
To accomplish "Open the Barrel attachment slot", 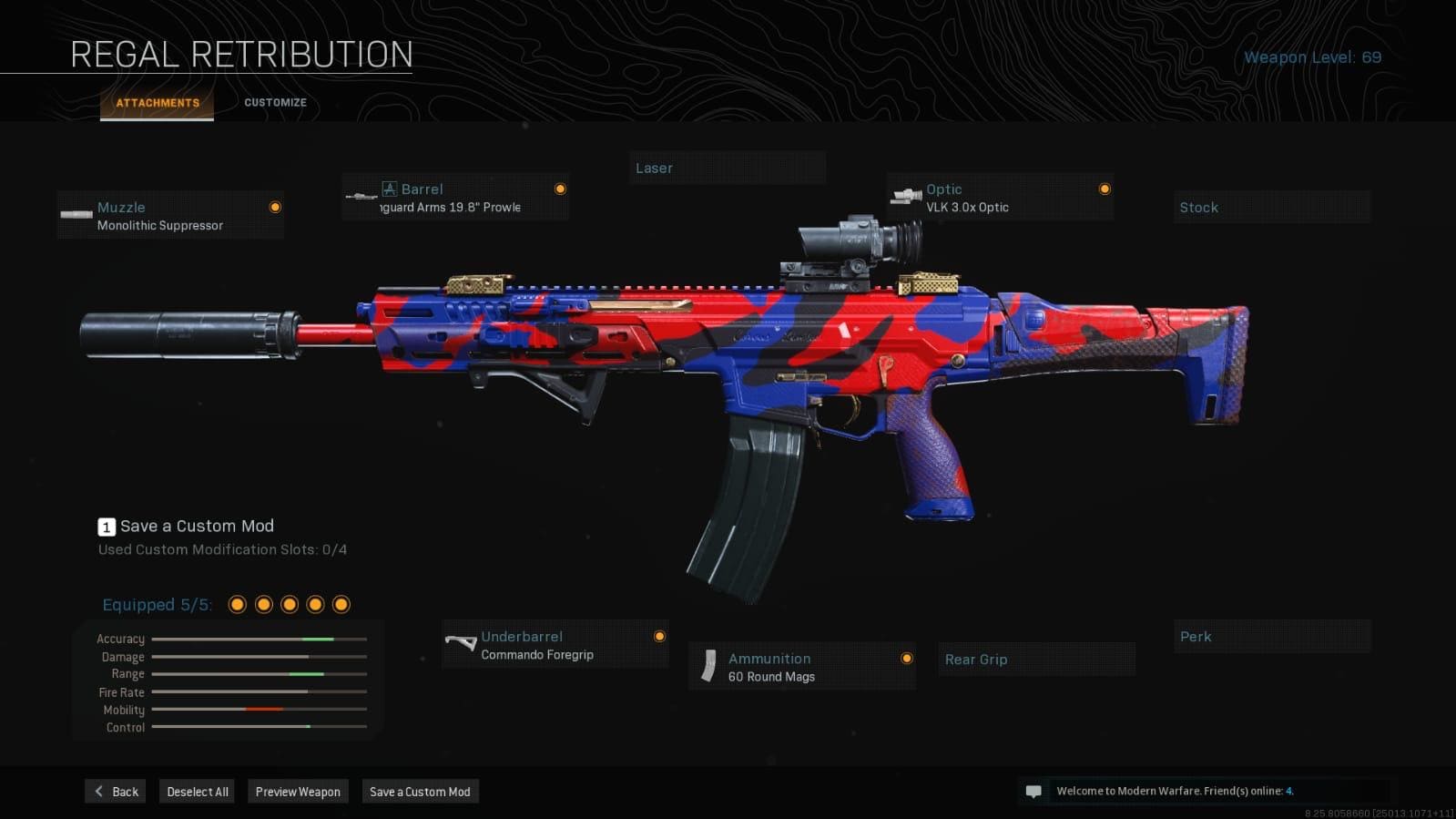I will (455, 198).
